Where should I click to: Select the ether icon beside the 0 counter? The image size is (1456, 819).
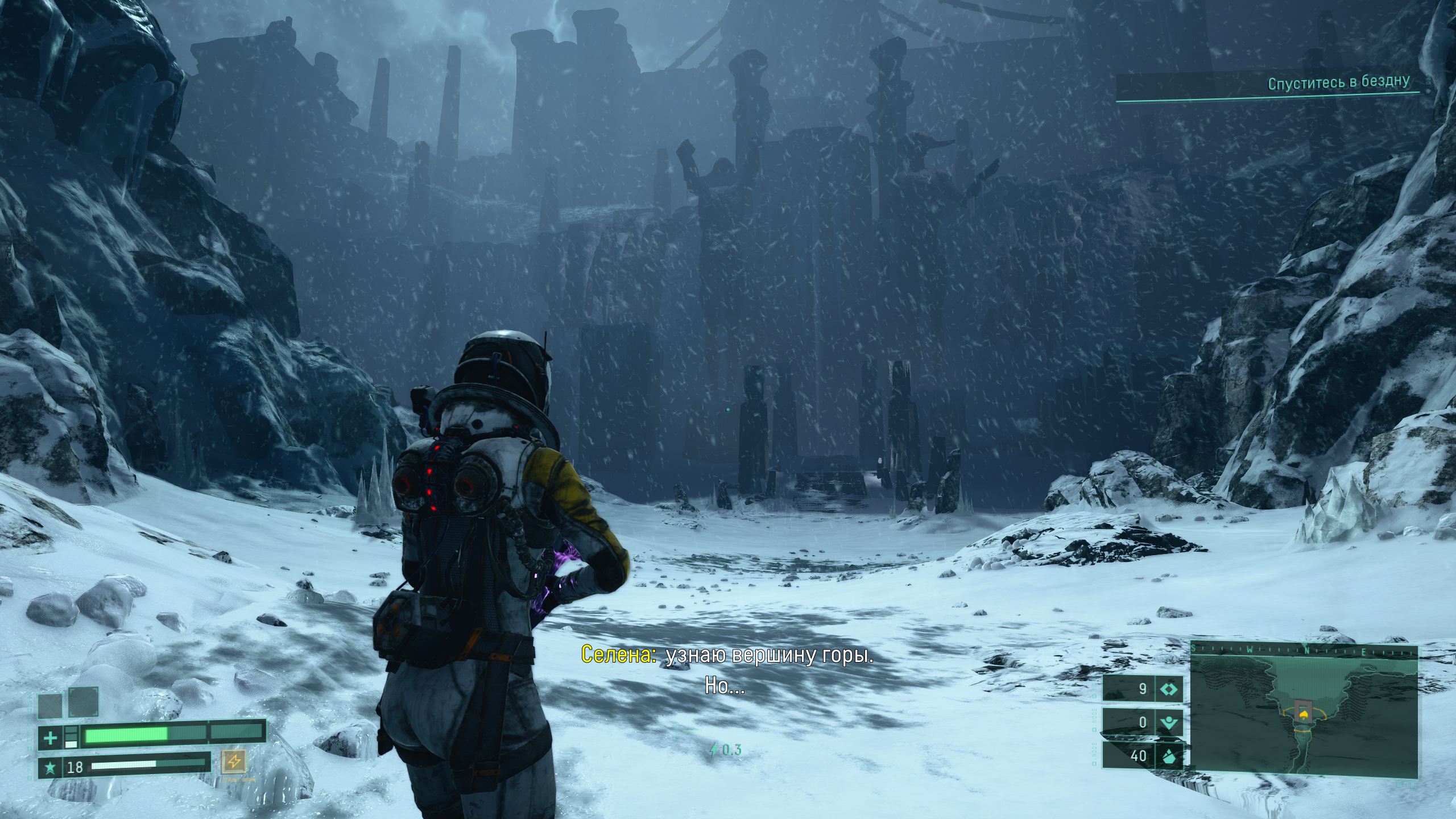[x=1169, y=723]
